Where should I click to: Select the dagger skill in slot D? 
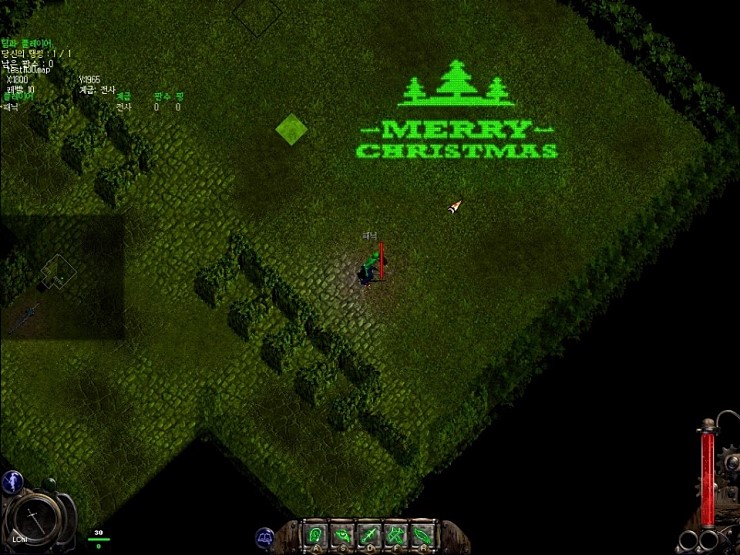(369, 535)
